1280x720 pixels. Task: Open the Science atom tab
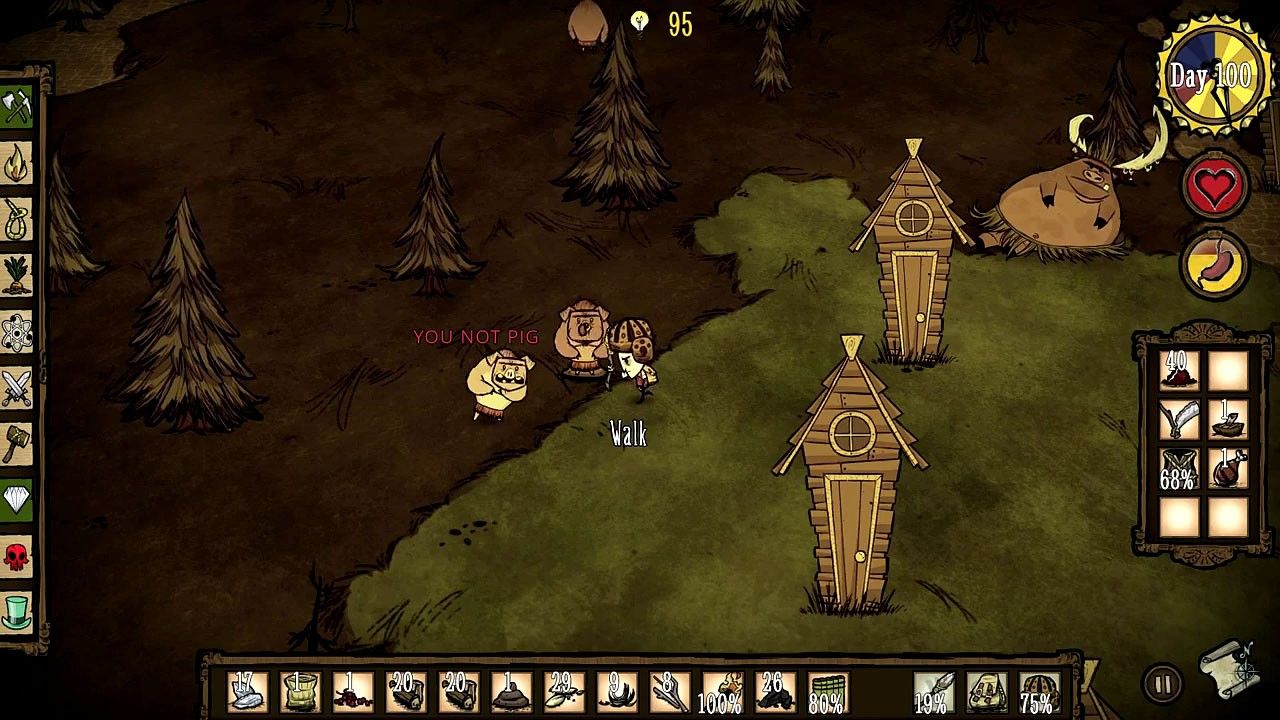[x=17, y=331]
